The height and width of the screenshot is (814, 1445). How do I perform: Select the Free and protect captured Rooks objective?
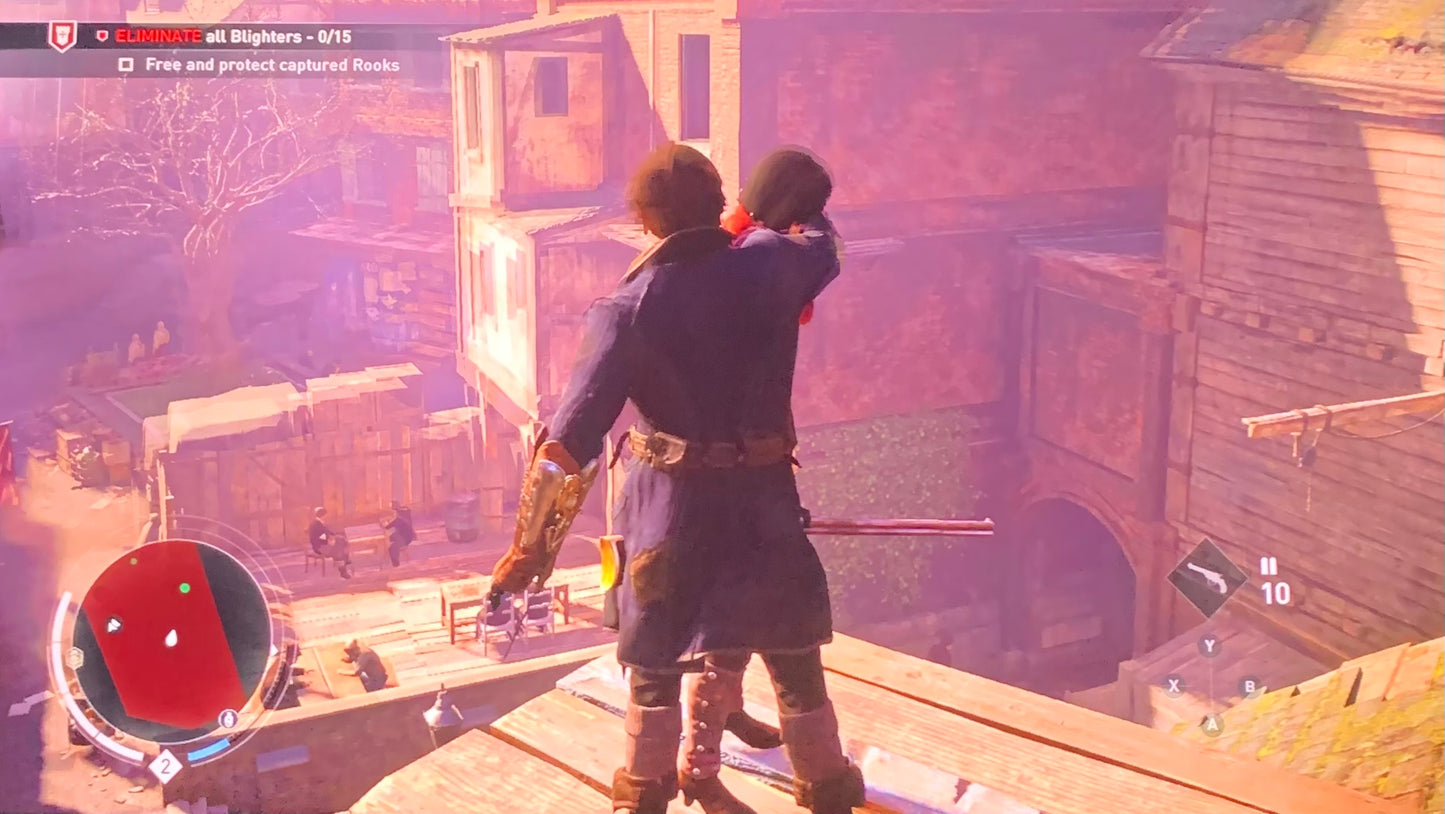click(272, 65)
